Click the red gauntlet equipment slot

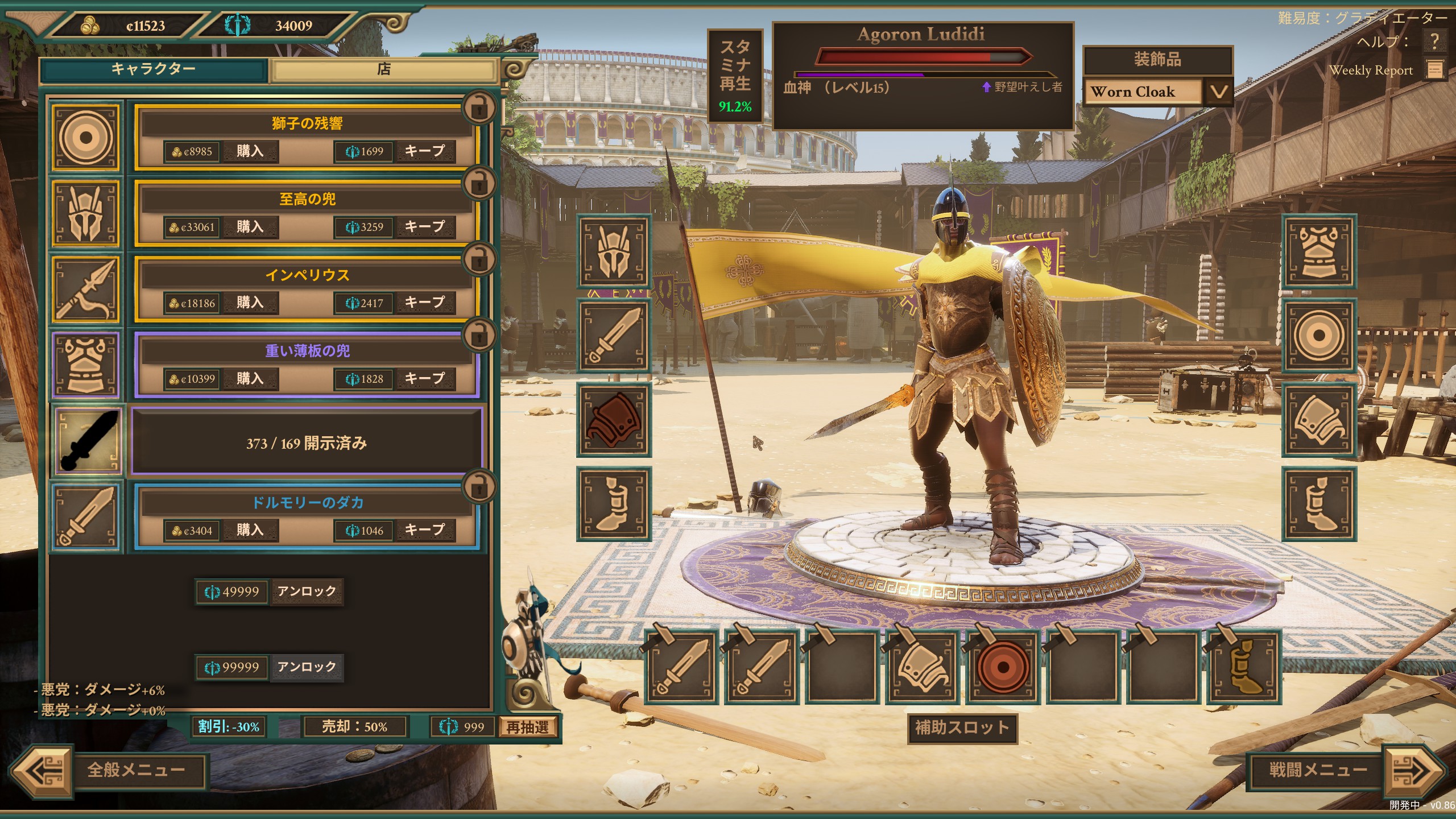tap(614, 420)
